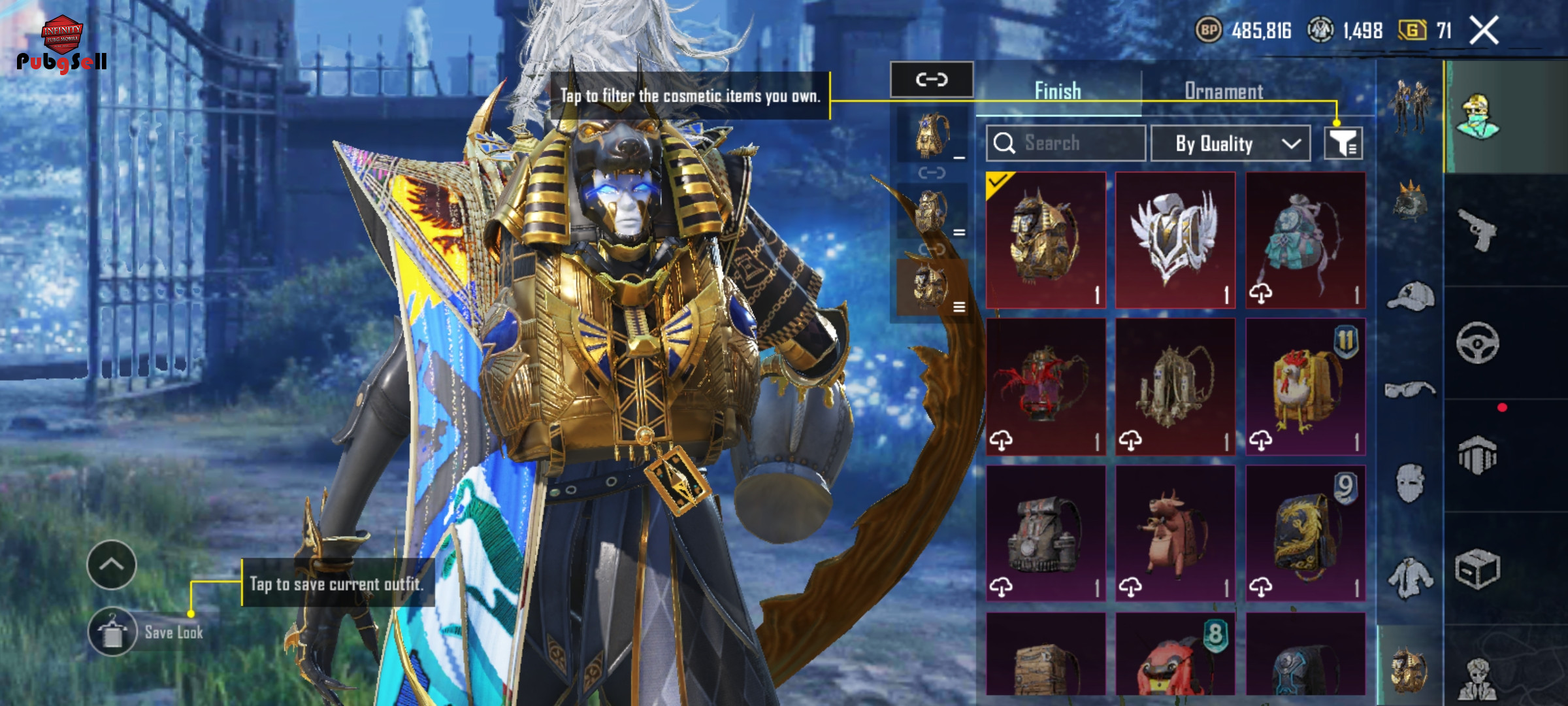This screenshot has width=1568, height=706.
Task: Choose the white winged shield backpack
Action: click(x=1175, y=240)
